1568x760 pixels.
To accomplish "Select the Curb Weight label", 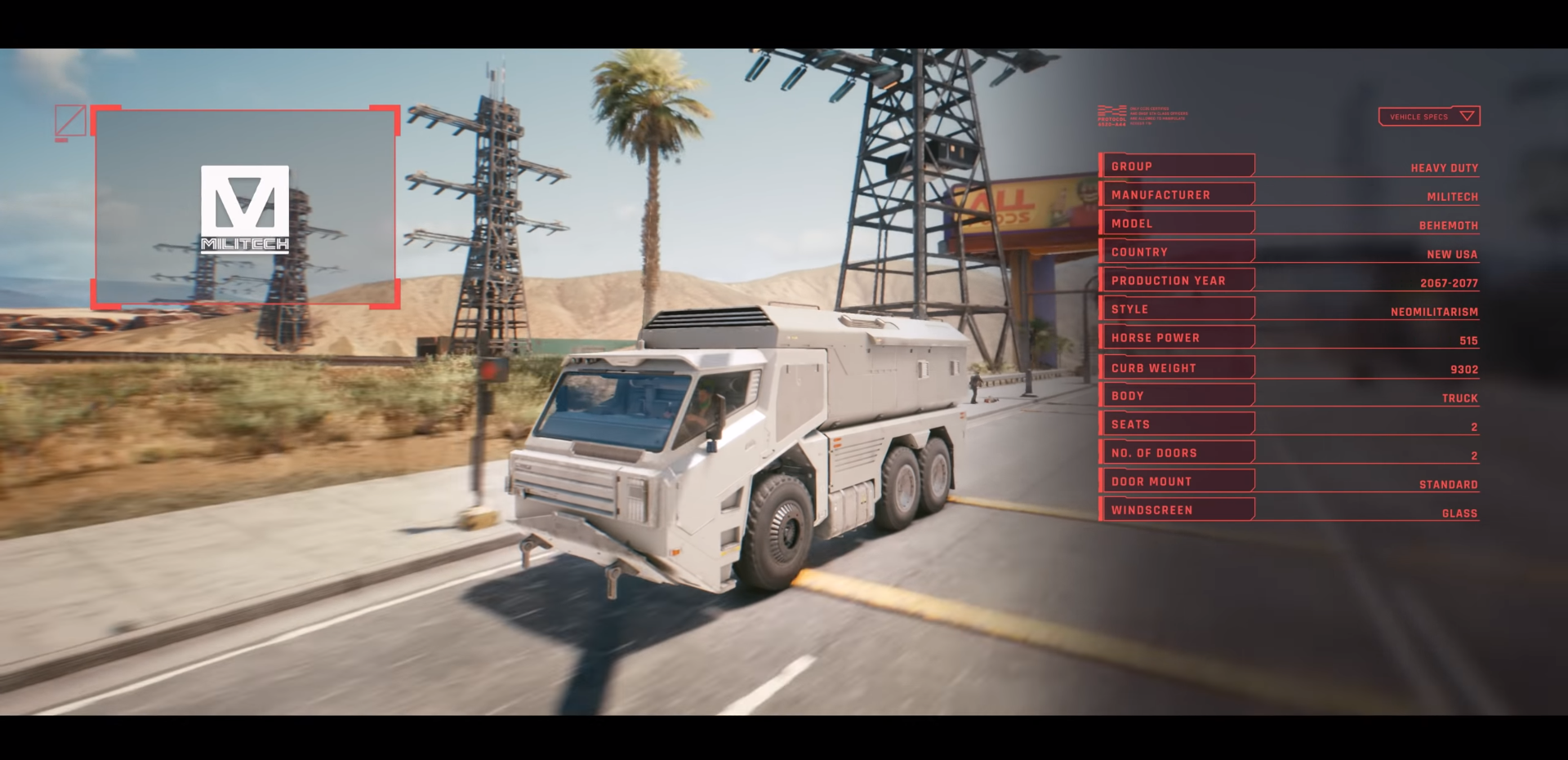I will tap(1153, 367).
